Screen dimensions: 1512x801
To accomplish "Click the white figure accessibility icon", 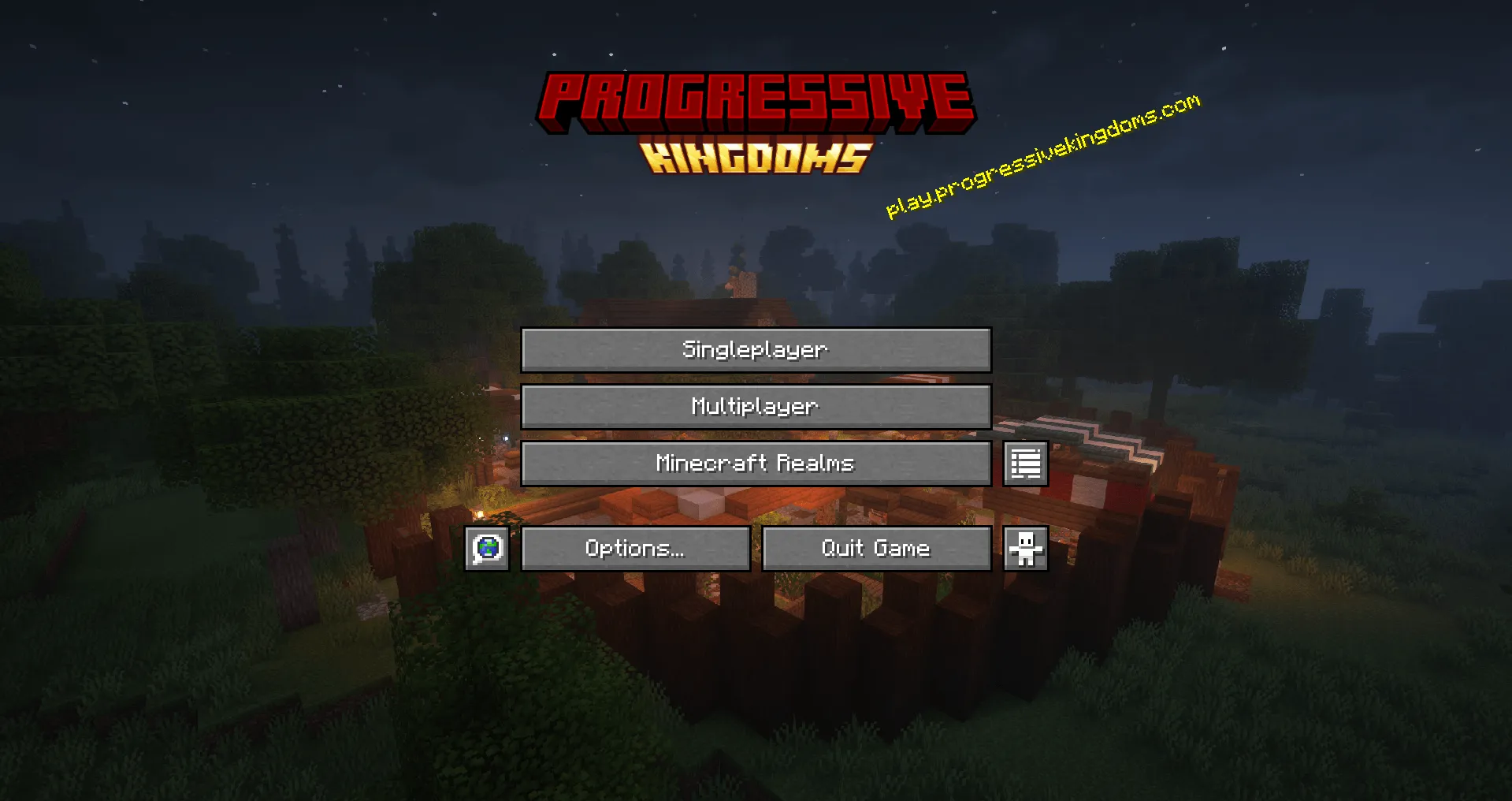I will (x=1024, y=548).
